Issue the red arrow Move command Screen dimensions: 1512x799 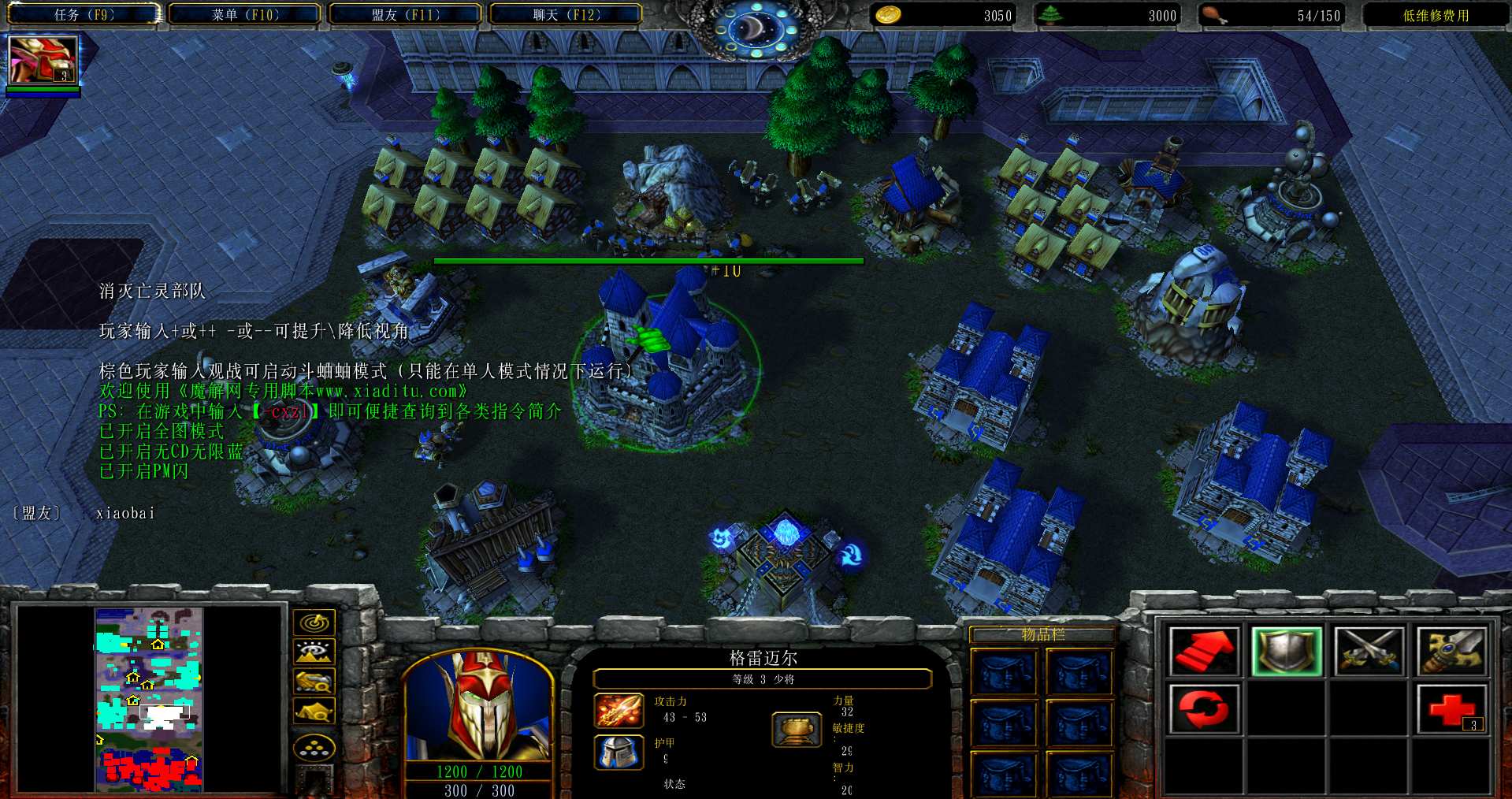click(1203, 651)
